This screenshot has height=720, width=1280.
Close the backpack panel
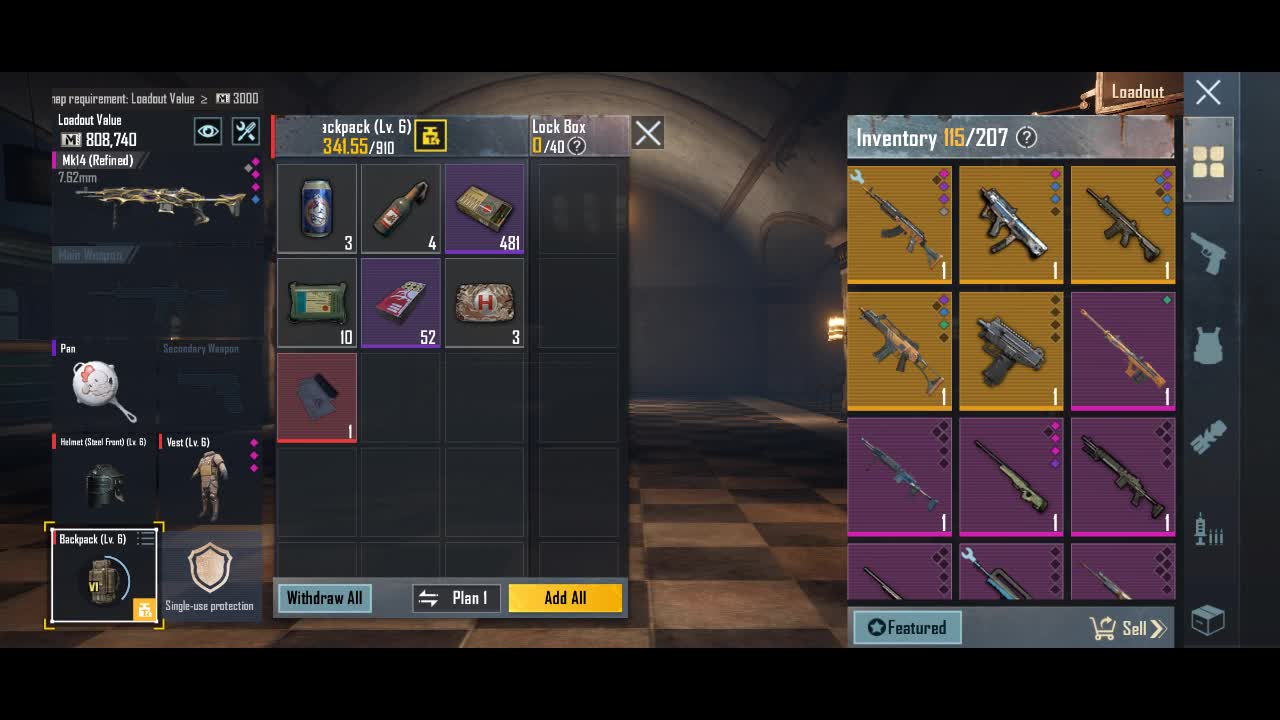coord(648,133)
